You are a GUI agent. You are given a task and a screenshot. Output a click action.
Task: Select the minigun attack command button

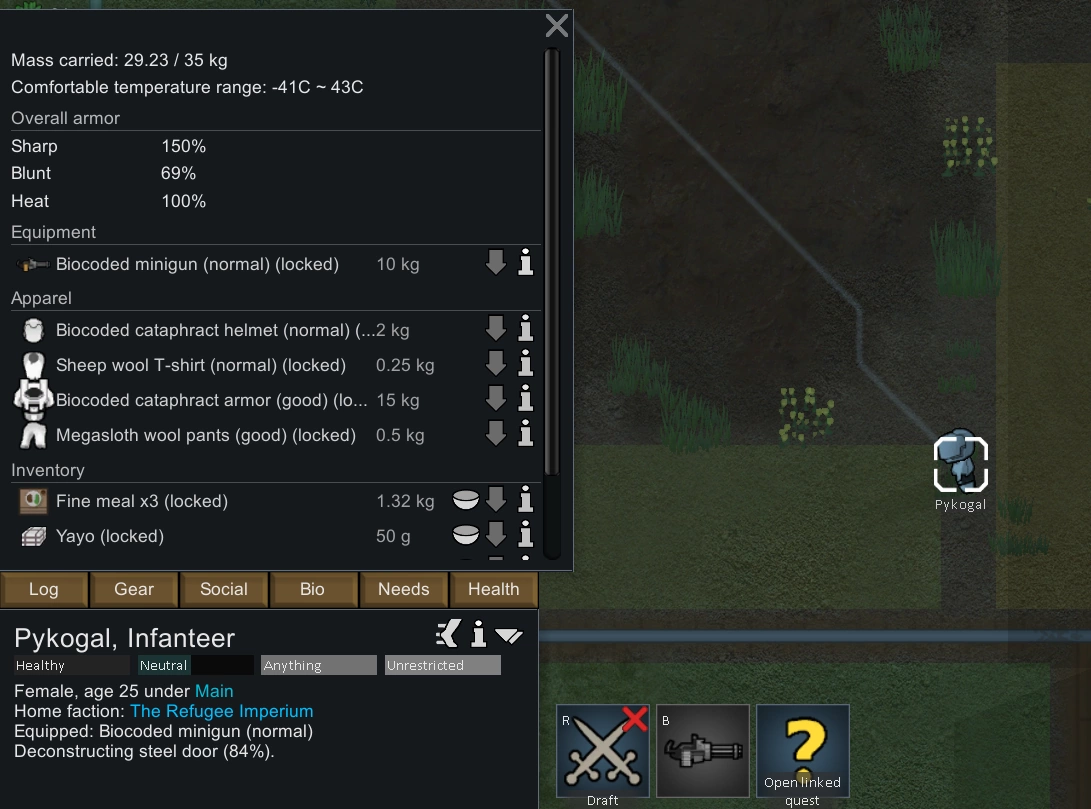(x=703, y=751)
